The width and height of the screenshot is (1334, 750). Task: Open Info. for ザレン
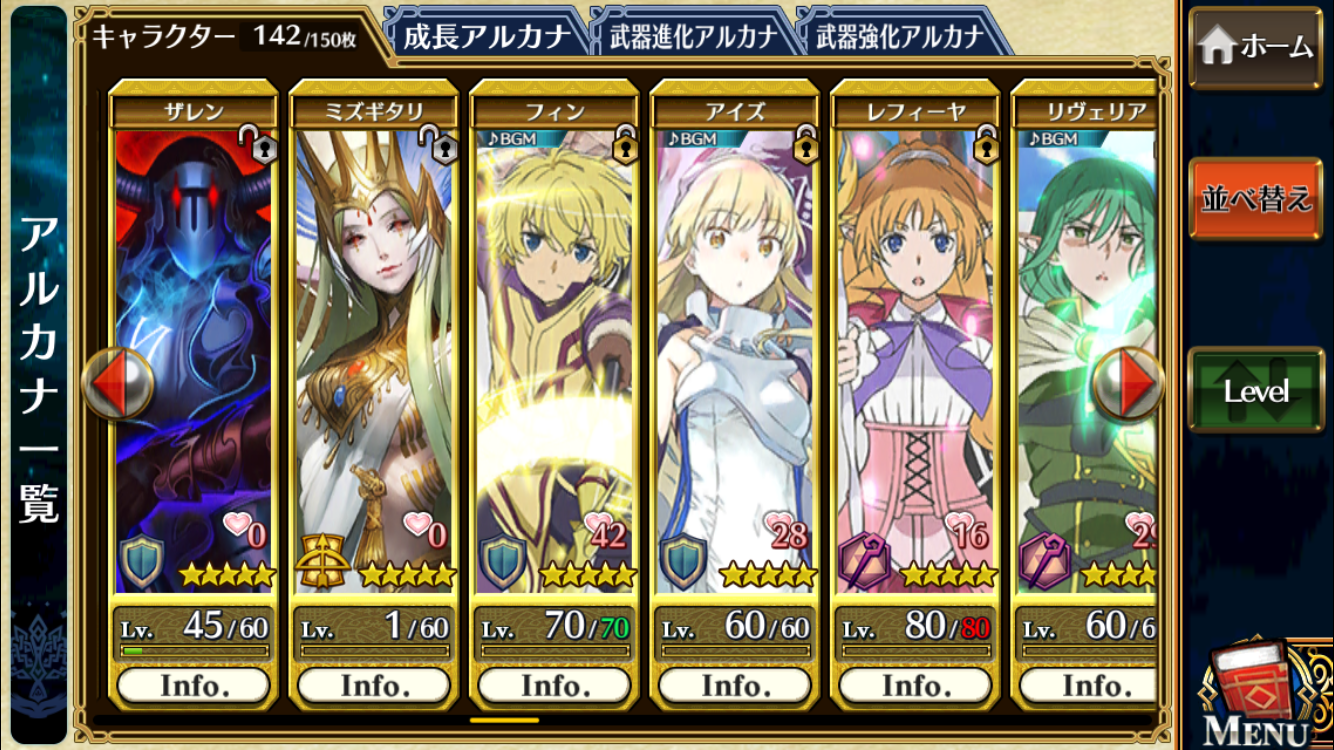tap(194, 685)
